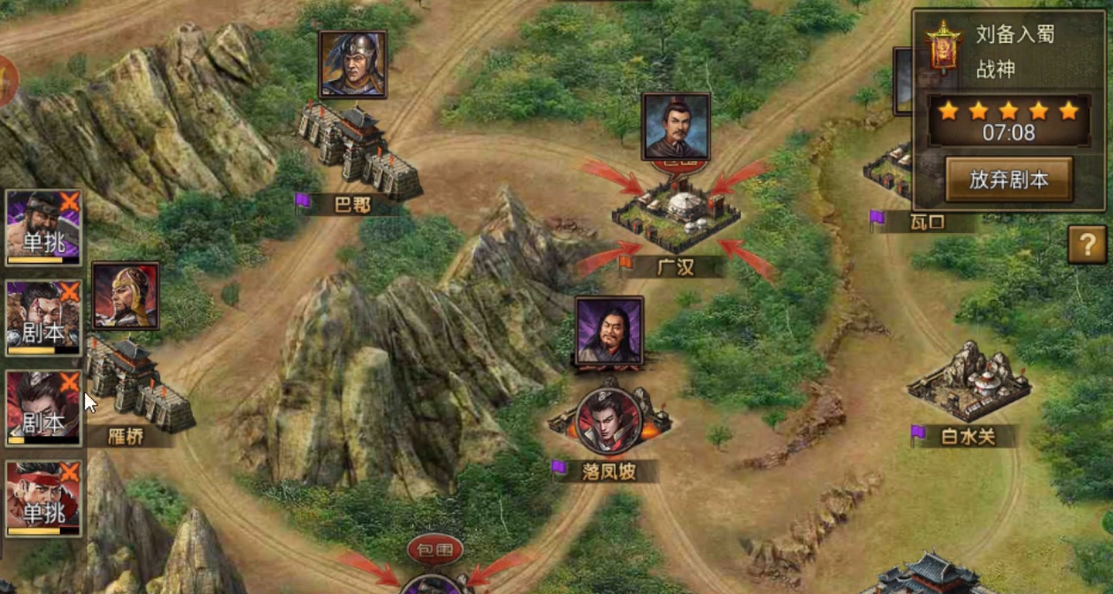Open help with the question mark button
Viewport: 1113px width, 594px height.
(x=1087, y=244)
